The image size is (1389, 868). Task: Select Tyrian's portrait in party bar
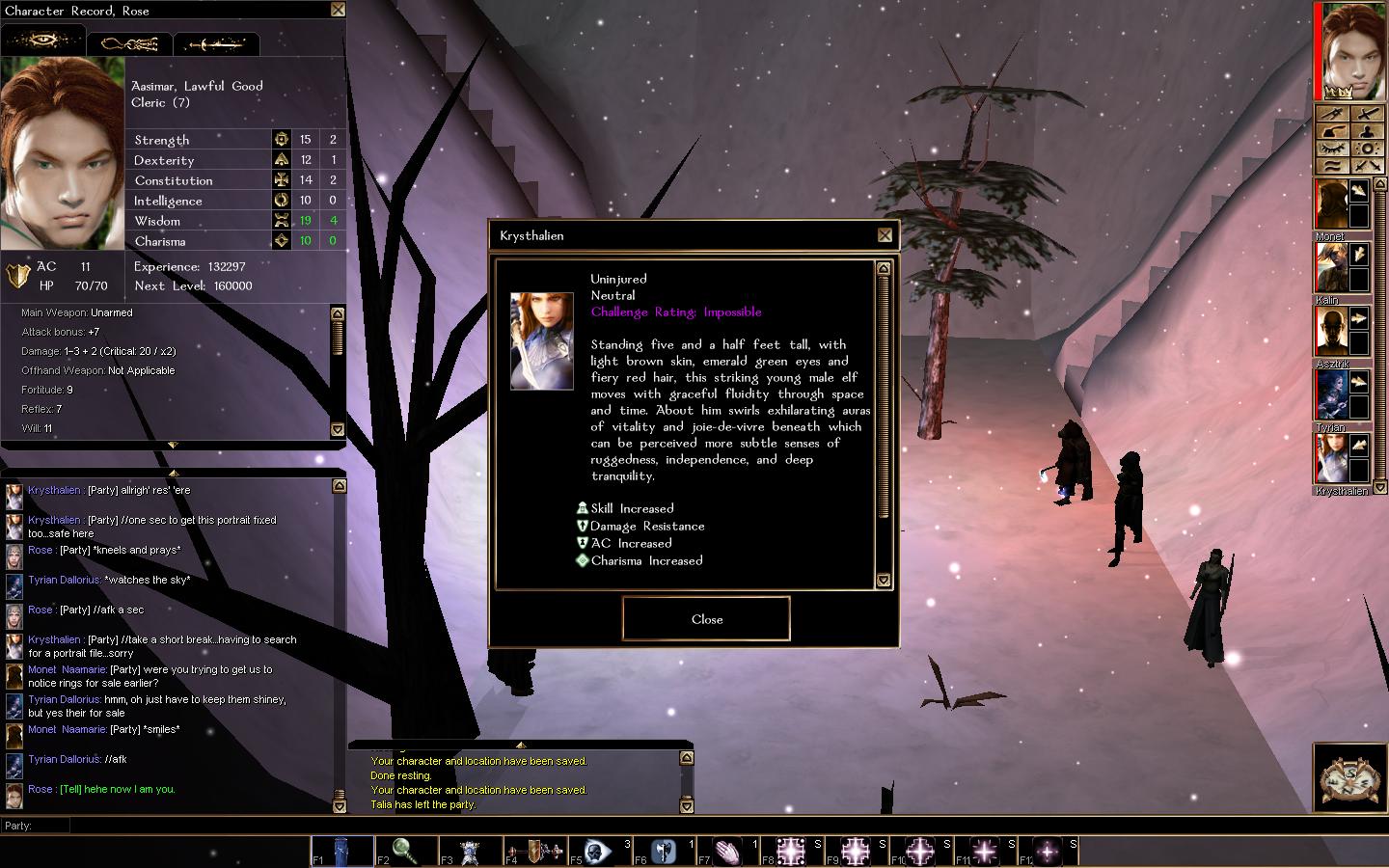tap(1331, 395)
